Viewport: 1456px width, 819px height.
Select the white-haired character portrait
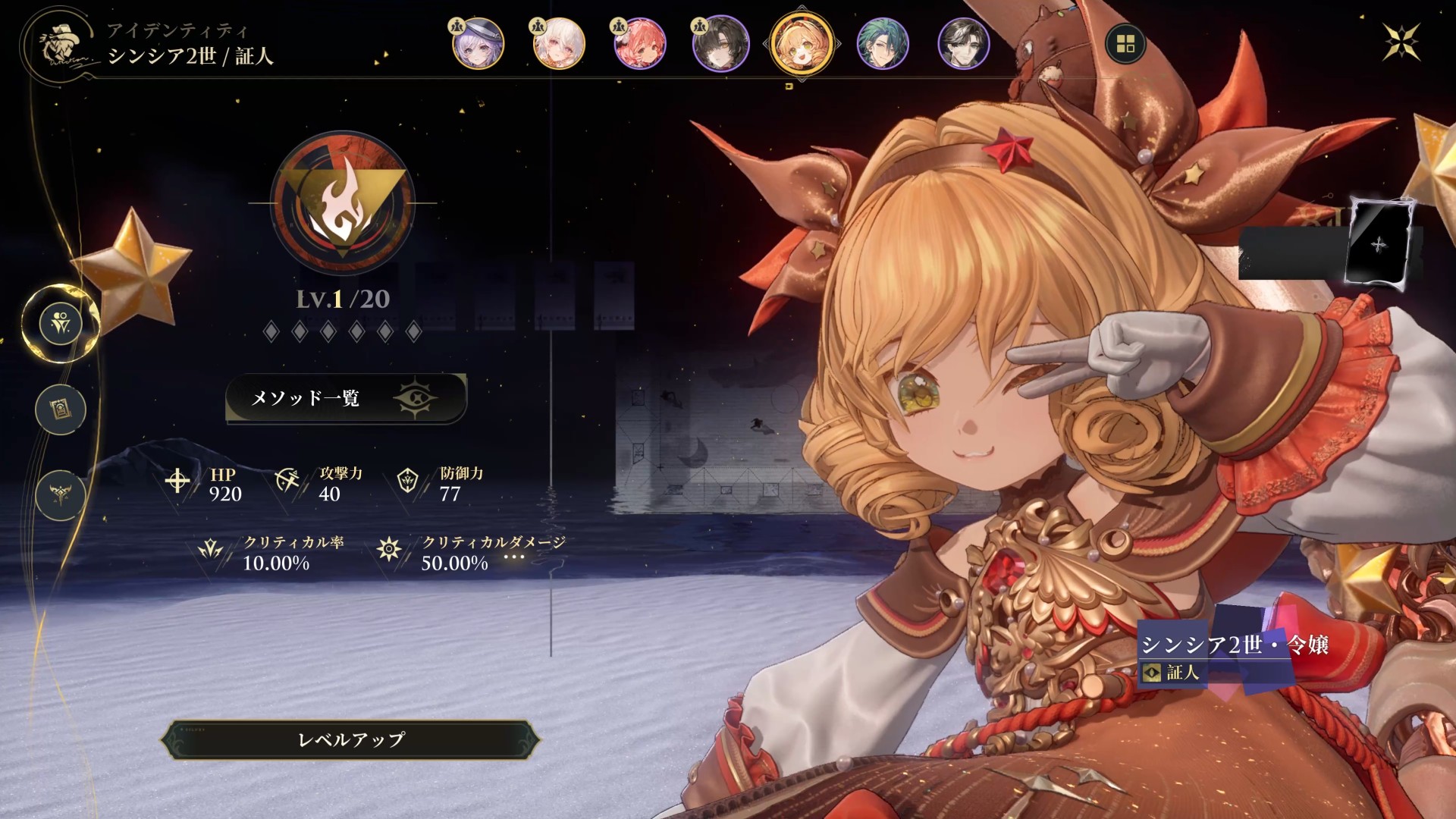click(559, 44)
